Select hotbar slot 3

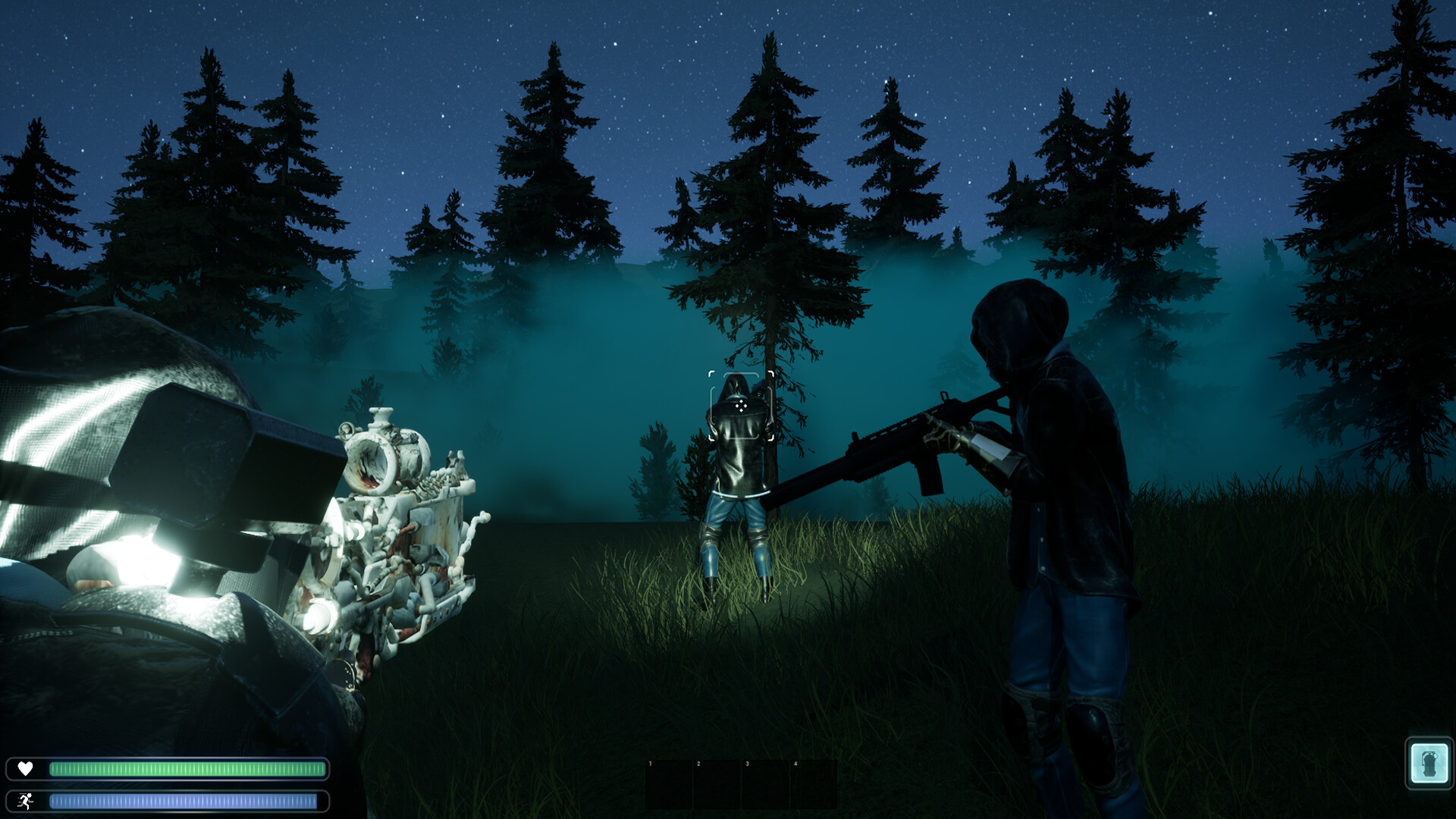766,785
